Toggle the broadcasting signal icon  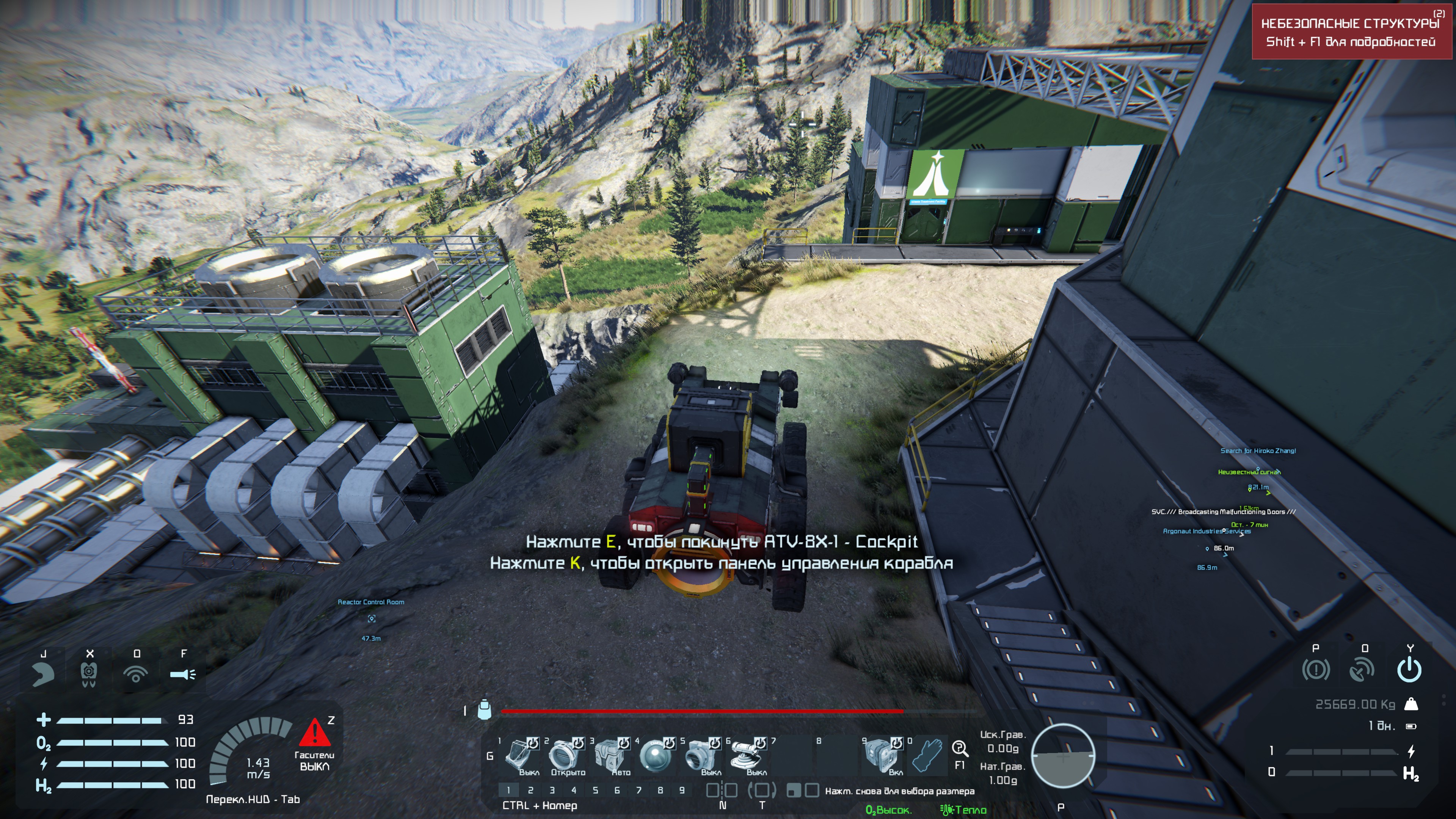pos(136,674)
